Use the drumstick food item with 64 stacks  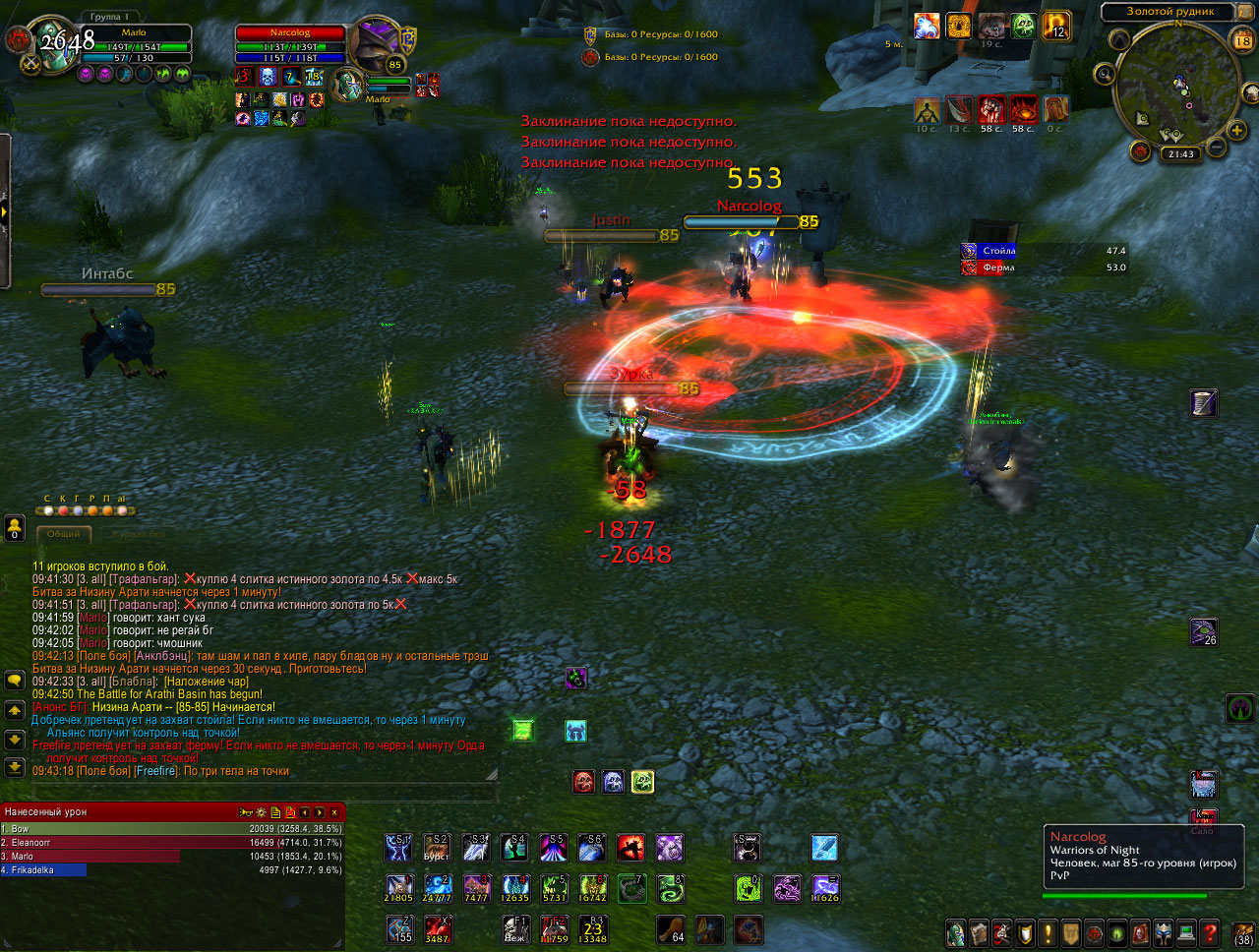point(672,929)
